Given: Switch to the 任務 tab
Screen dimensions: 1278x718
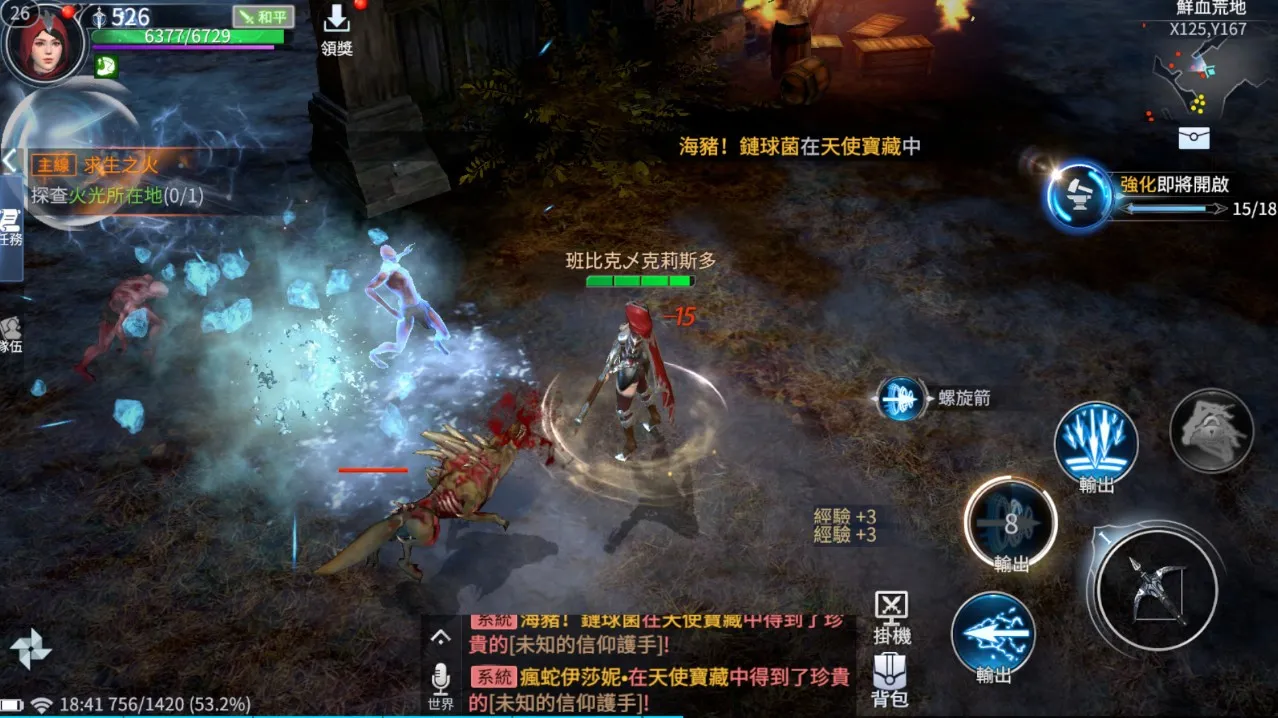Looking at the screenshot, I should point(11,228).
